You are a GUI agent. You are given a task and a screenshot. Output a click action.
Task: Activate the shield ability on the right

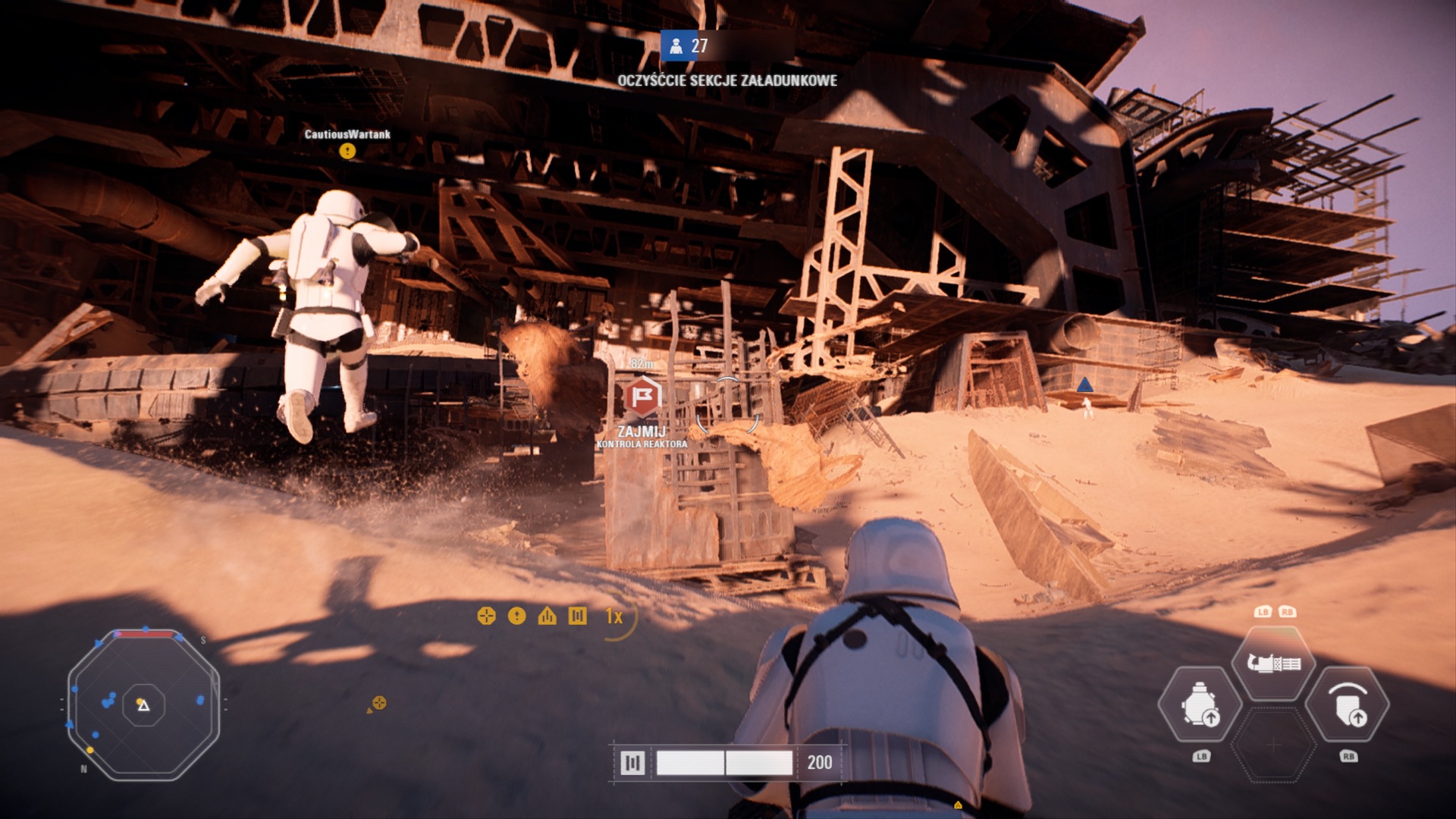point(1348,705)
